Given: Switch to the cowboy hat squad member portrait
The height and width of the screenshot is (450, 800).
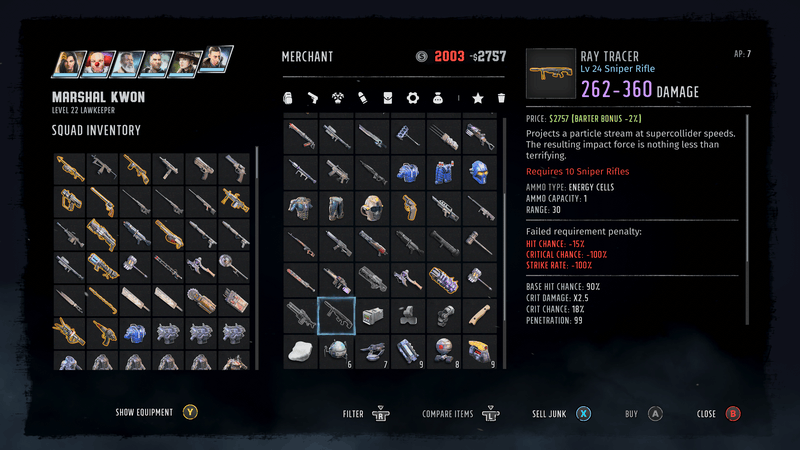Looking at the screenshot, I should [184, 62].
